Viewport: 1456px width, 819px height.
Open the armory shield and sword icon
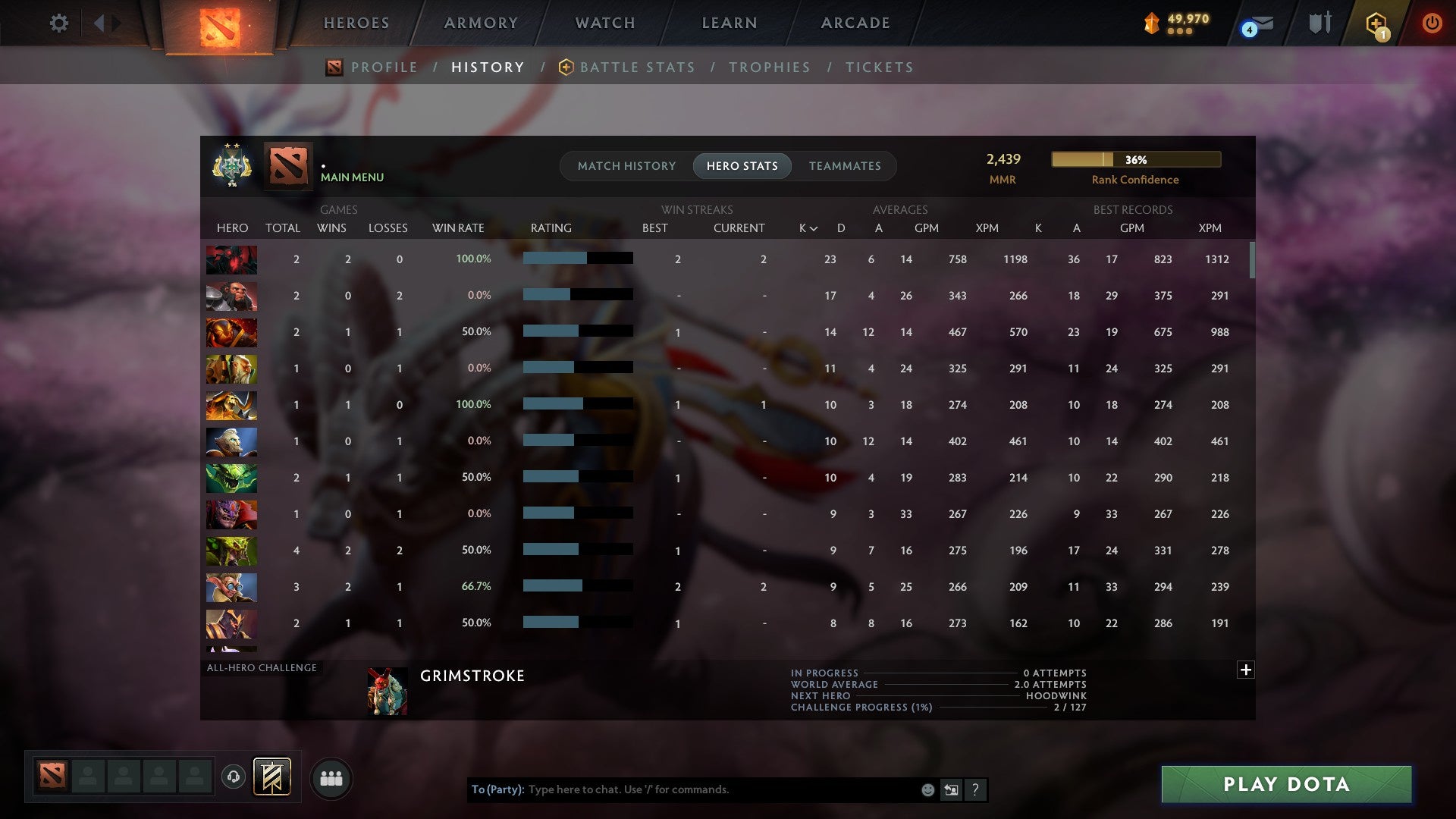1319,23
